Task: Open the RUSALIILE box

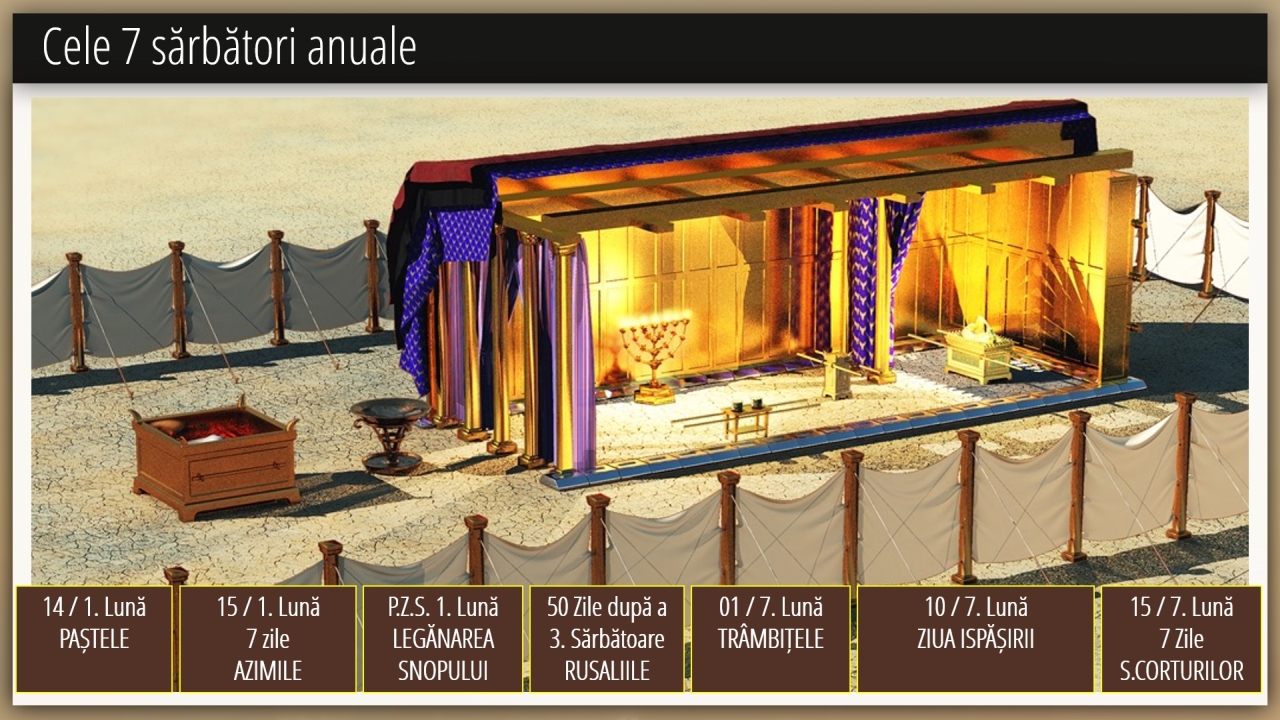Action: [607, 639]
